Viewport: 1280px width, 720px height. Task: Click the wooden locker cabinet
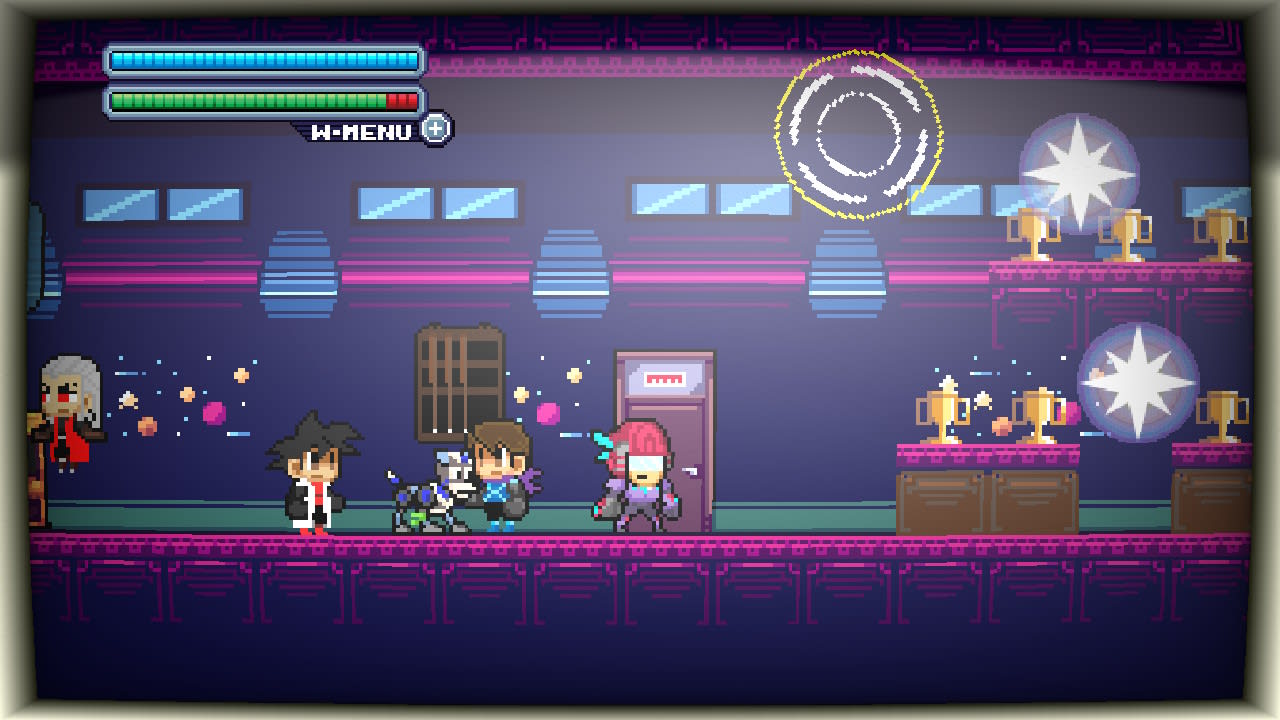[458, 380]
